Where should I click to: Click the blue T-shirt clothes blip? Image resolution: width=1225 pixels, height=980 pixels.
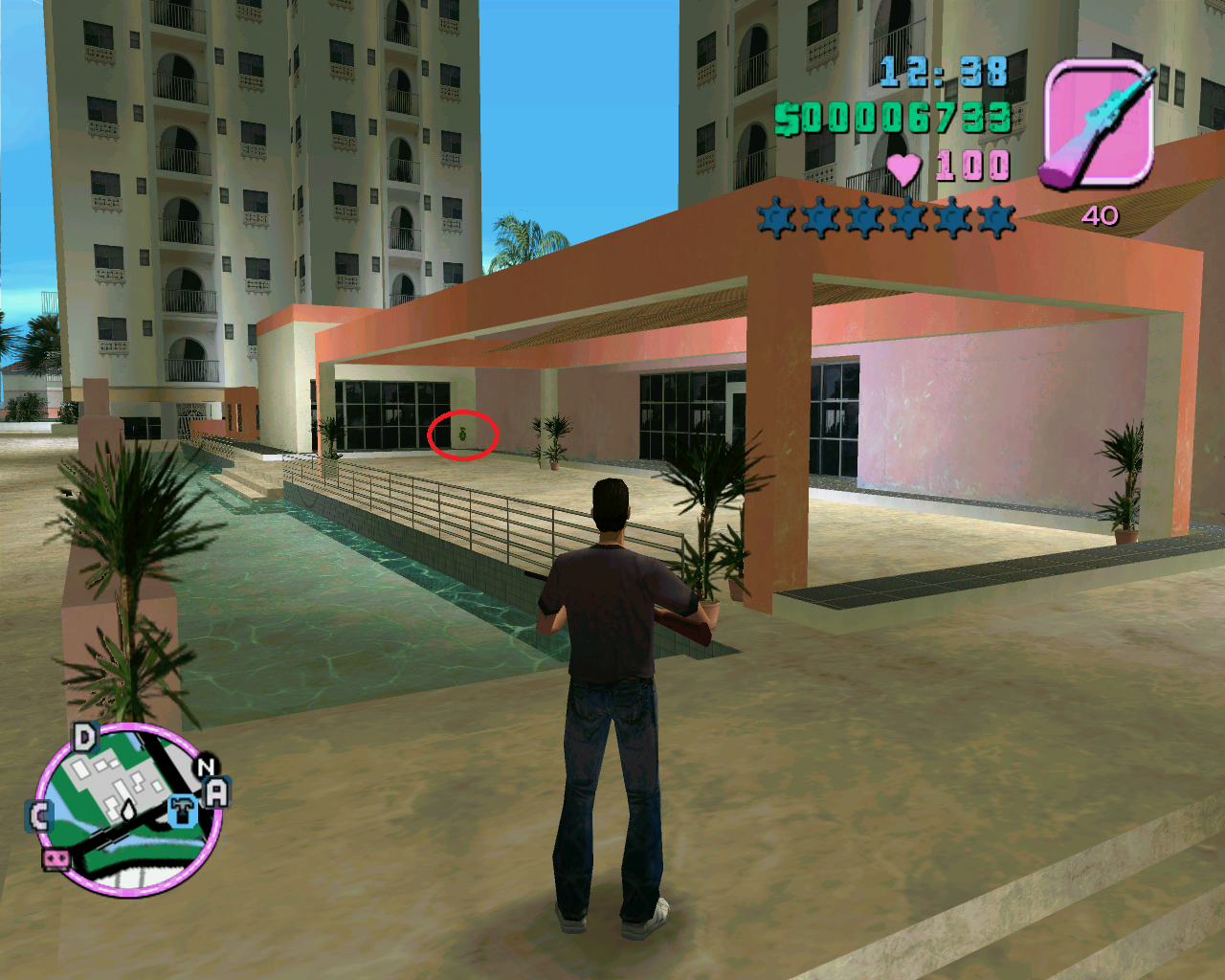182,812
